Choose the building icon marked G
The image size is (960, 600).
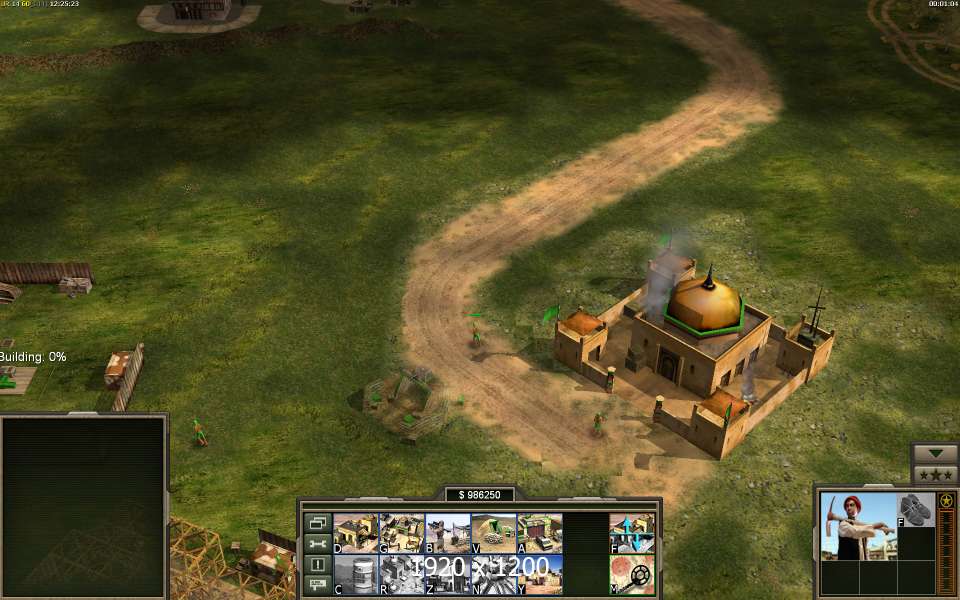[401, 534]
